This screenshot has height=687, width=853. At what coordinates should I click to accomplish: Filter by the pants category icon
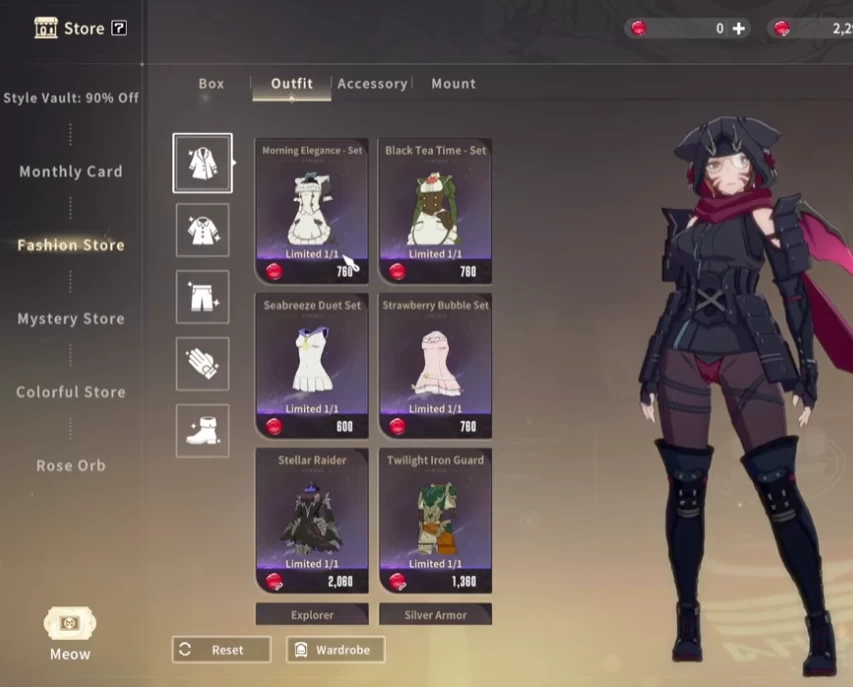click(203, 297)
